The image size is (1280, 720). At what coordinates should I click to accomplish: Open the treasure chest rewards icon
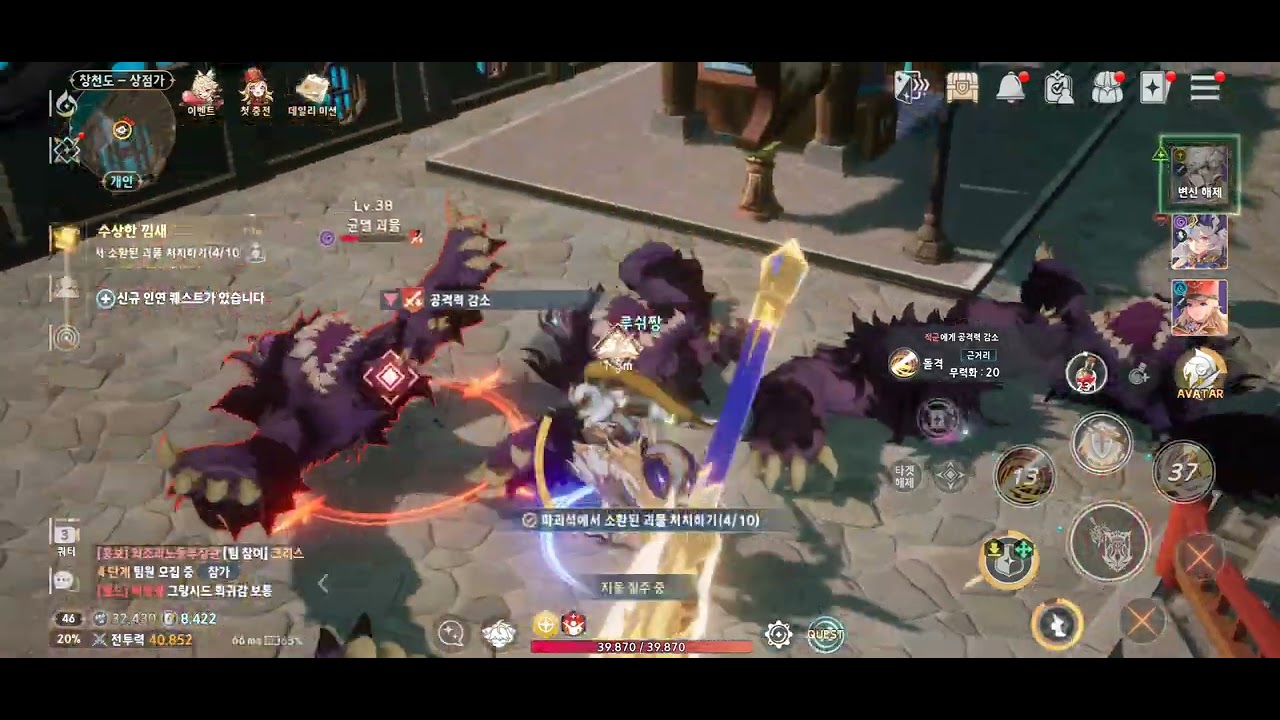pyautogui.click(x=962, y=89)
